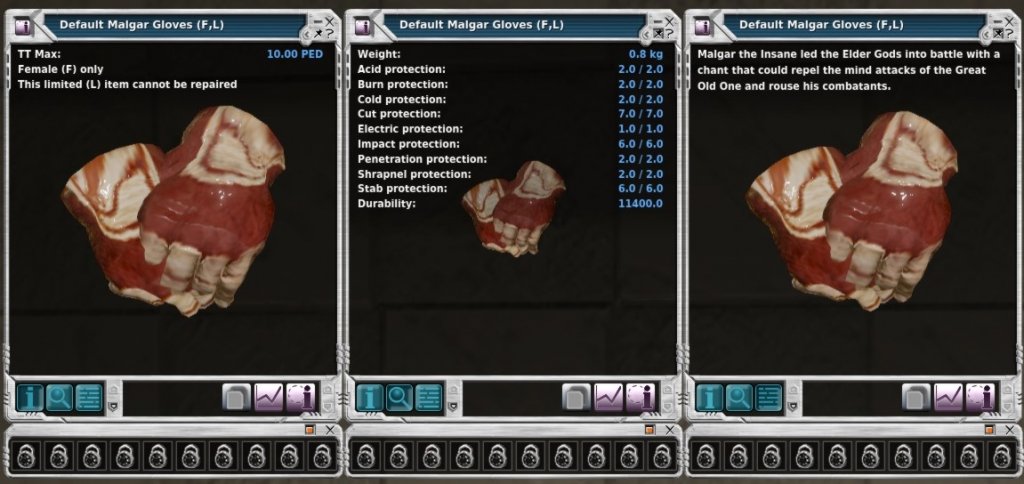The width and height of the screenshot is (1024, 484).
Task: Click the gray sheet button in TT Max window
Action: tap(237, 397)
